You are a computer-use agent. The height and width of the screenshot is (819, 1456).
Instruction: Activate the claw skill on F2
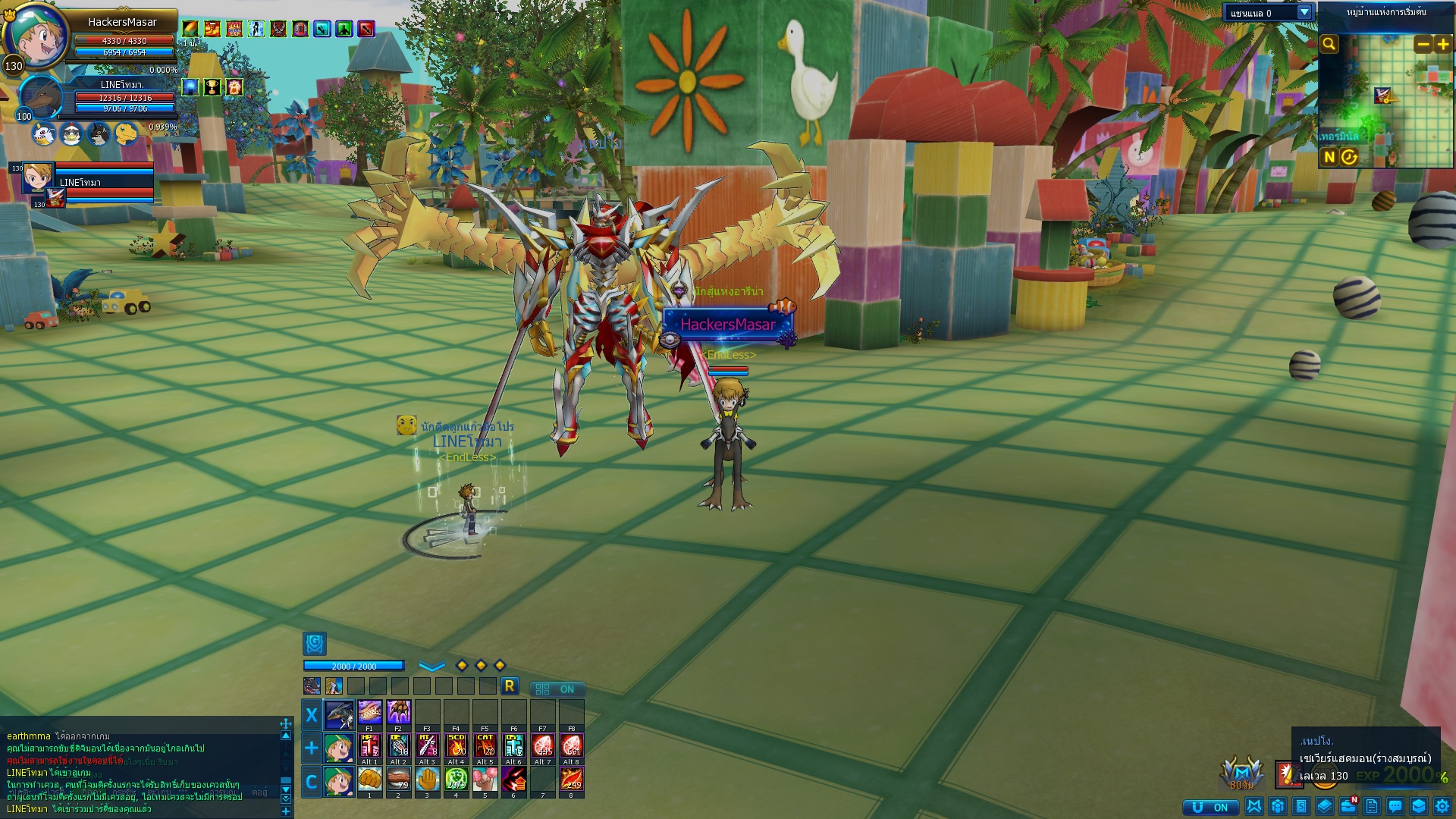(398, 712)
